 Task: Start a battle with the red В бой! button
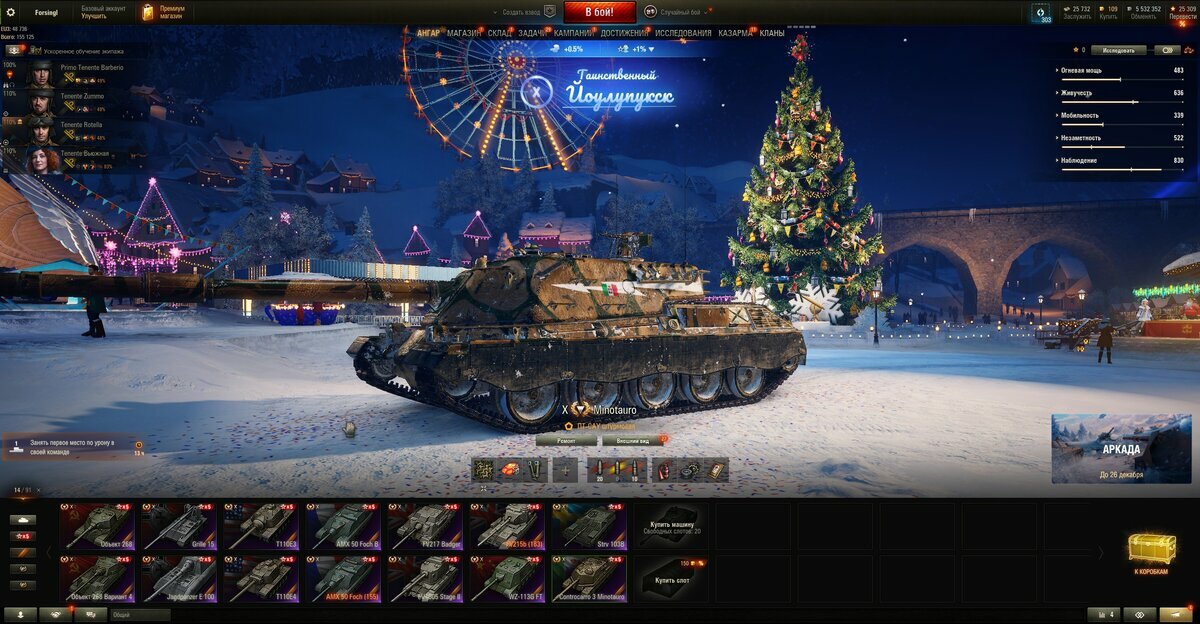point(599,12)
